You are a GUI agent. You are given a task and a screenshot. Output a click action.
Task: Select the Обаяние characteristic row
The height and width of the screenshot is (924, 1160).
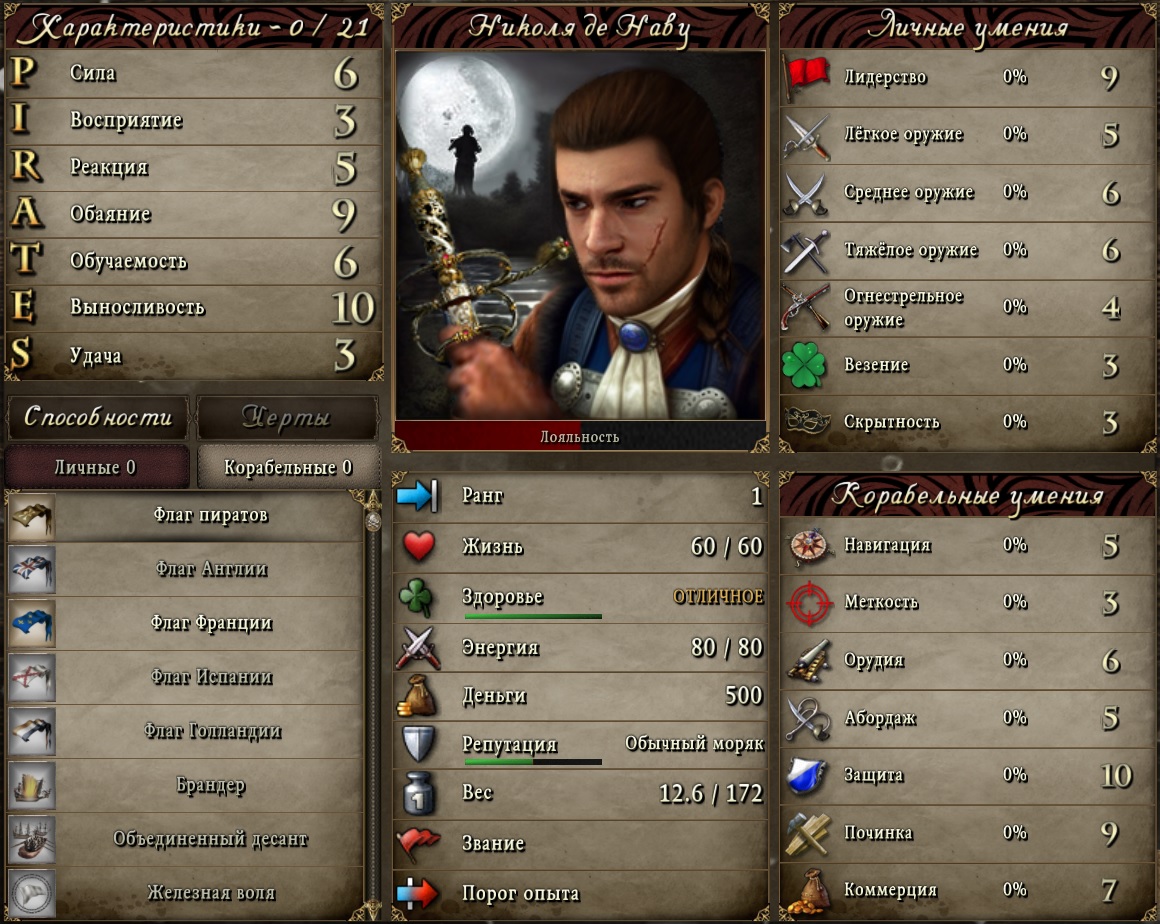pyautogui.click(x=195, y=214)
